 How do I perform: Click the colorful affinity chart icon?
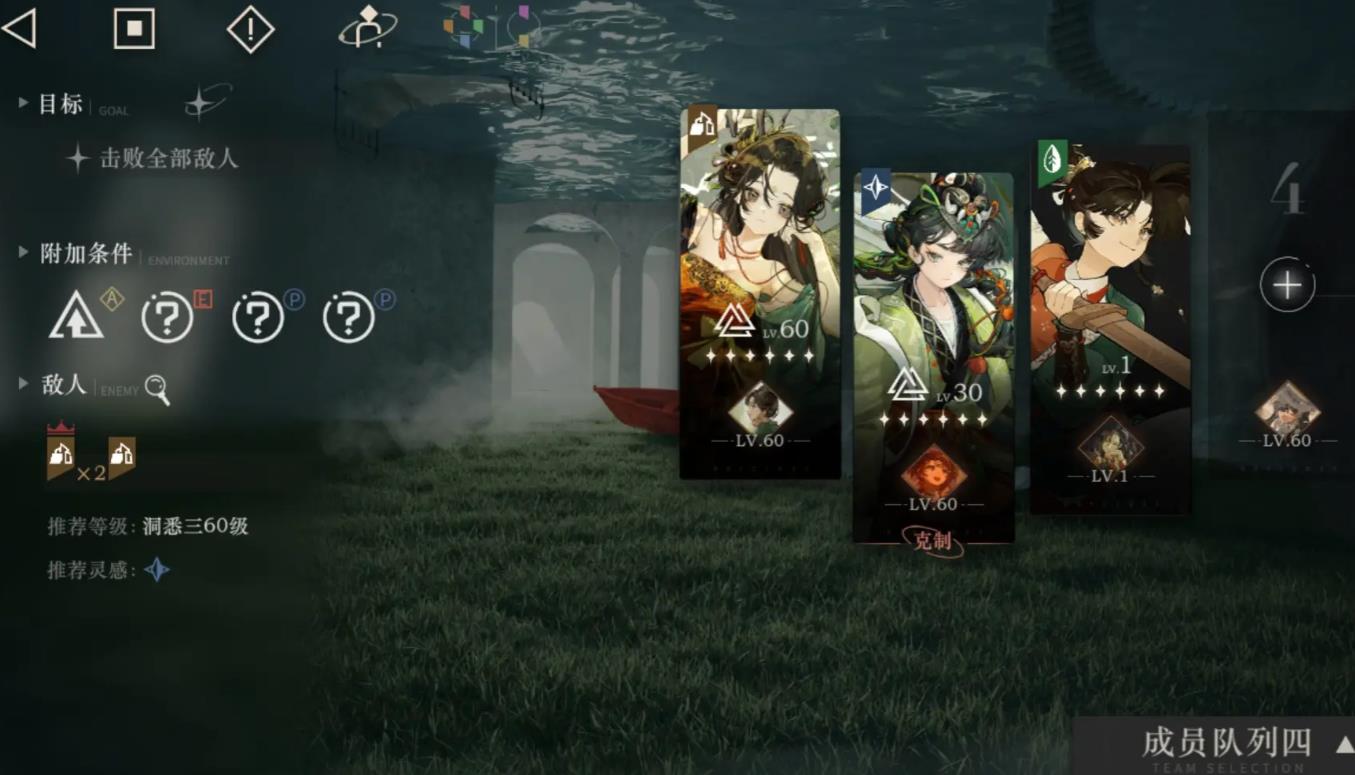click(464, 27)
